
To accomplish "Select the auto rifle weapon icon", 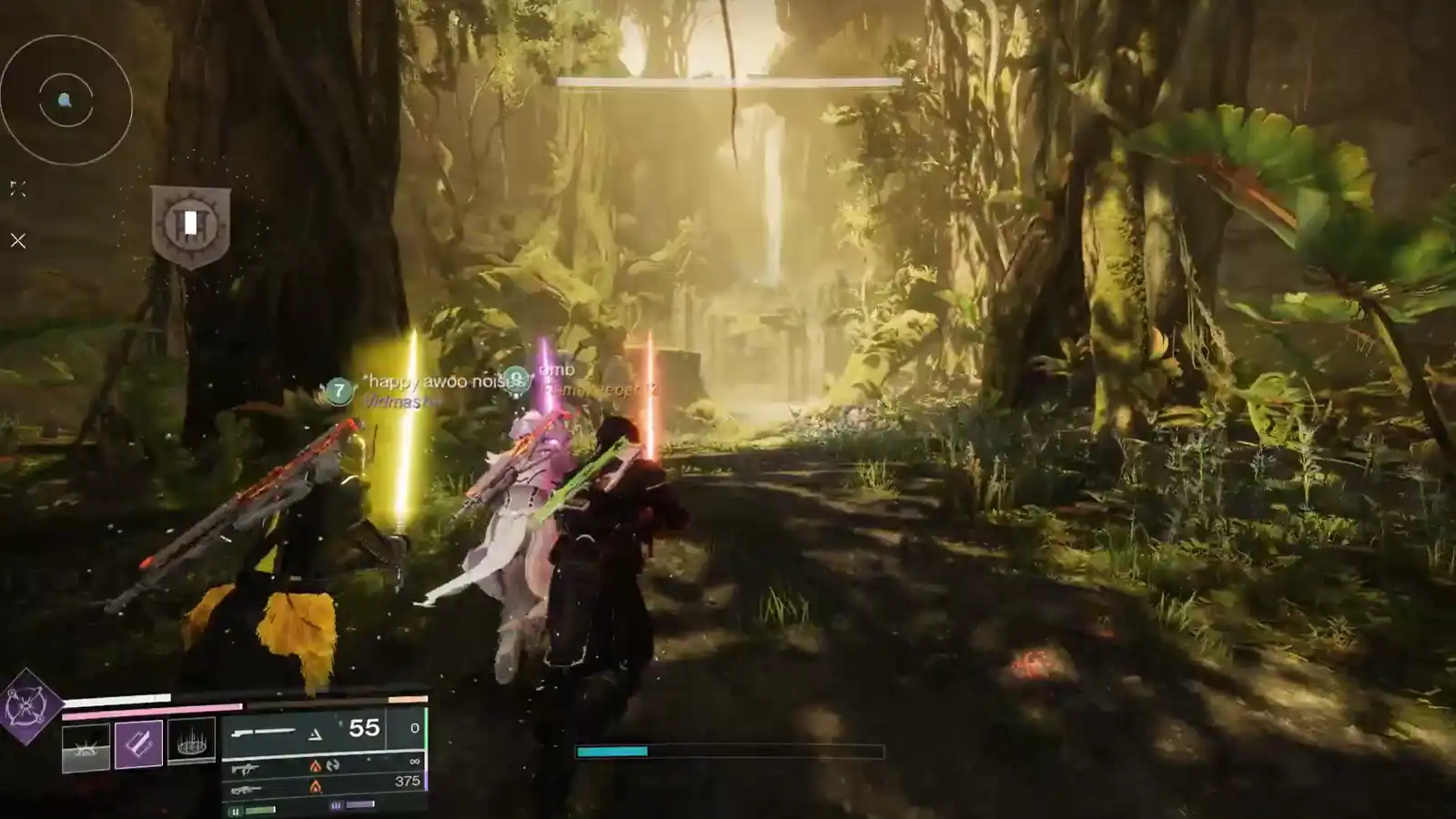I will coord(246,769).
